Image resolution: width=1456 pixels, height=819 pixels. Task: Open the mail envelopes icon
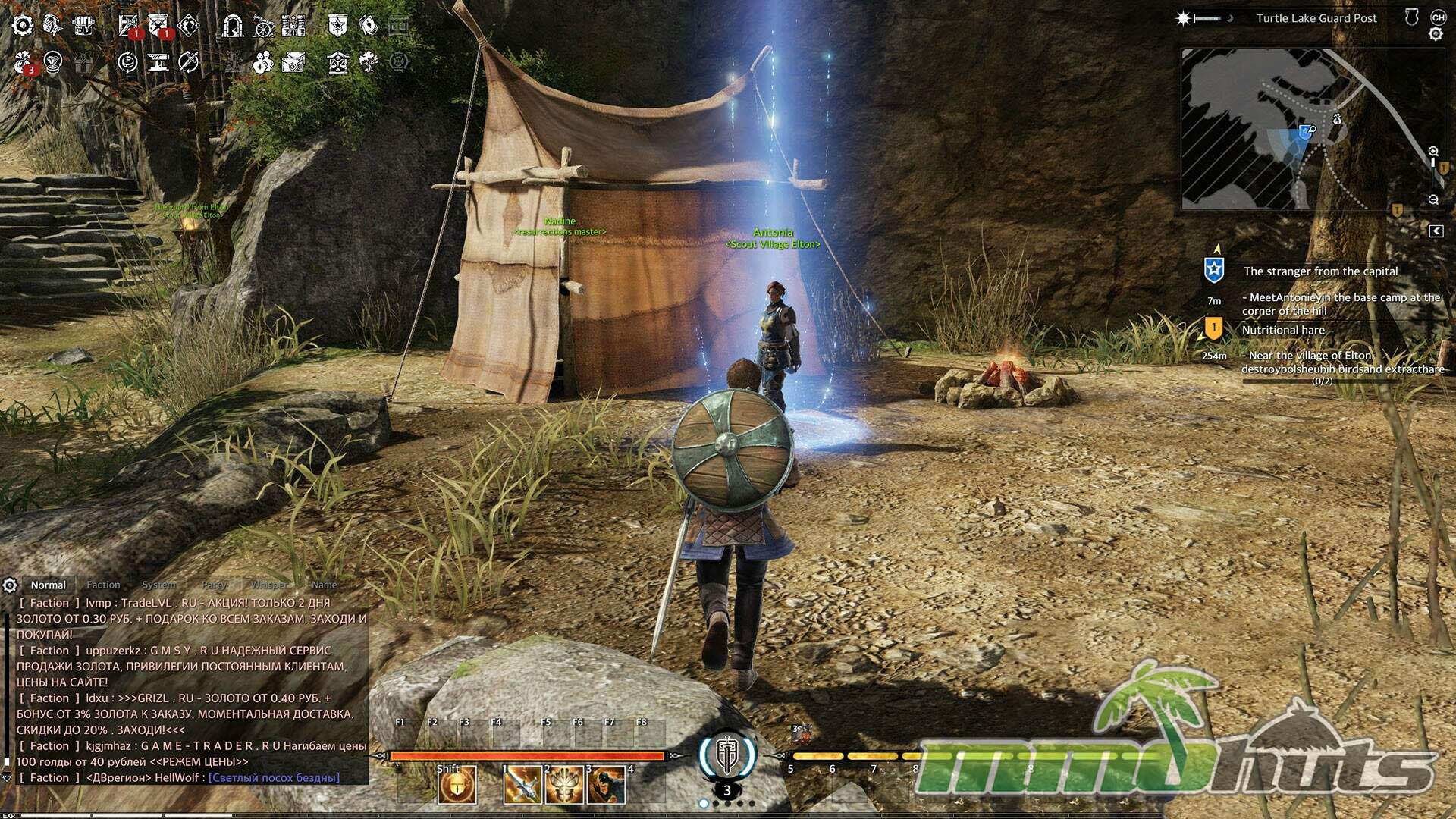click(293, 62)
